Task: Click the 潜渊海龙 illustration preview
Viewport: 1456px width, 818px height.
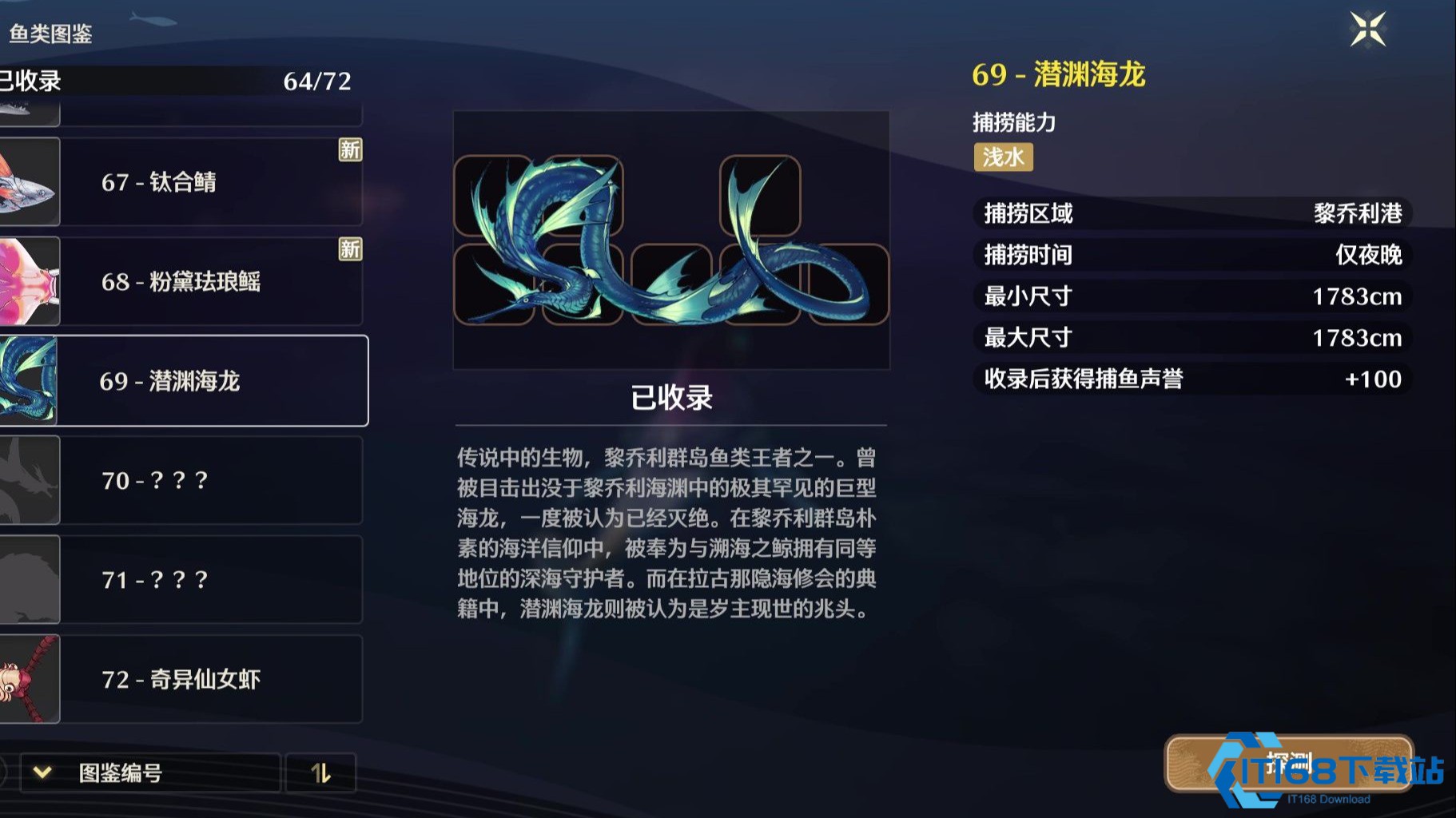Action: 671,240
